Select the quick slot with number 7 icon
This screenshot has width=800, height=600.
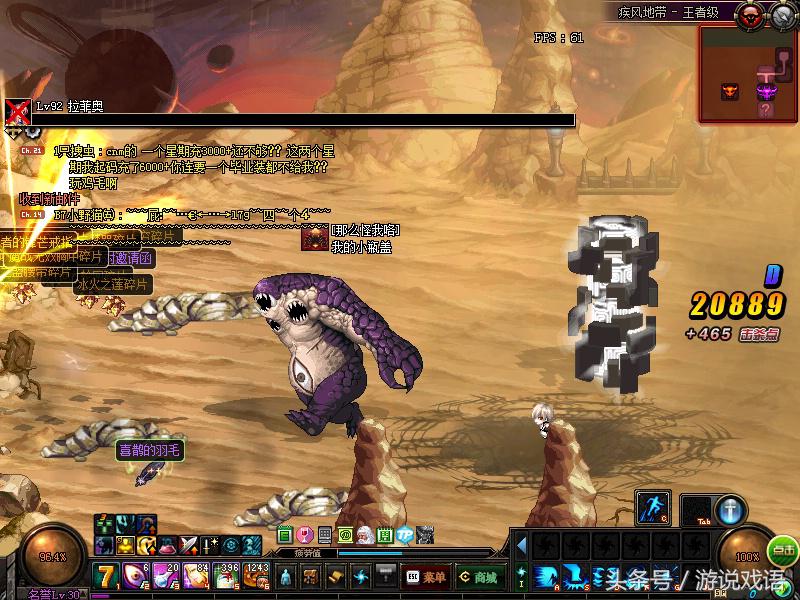tap(108, 577)
